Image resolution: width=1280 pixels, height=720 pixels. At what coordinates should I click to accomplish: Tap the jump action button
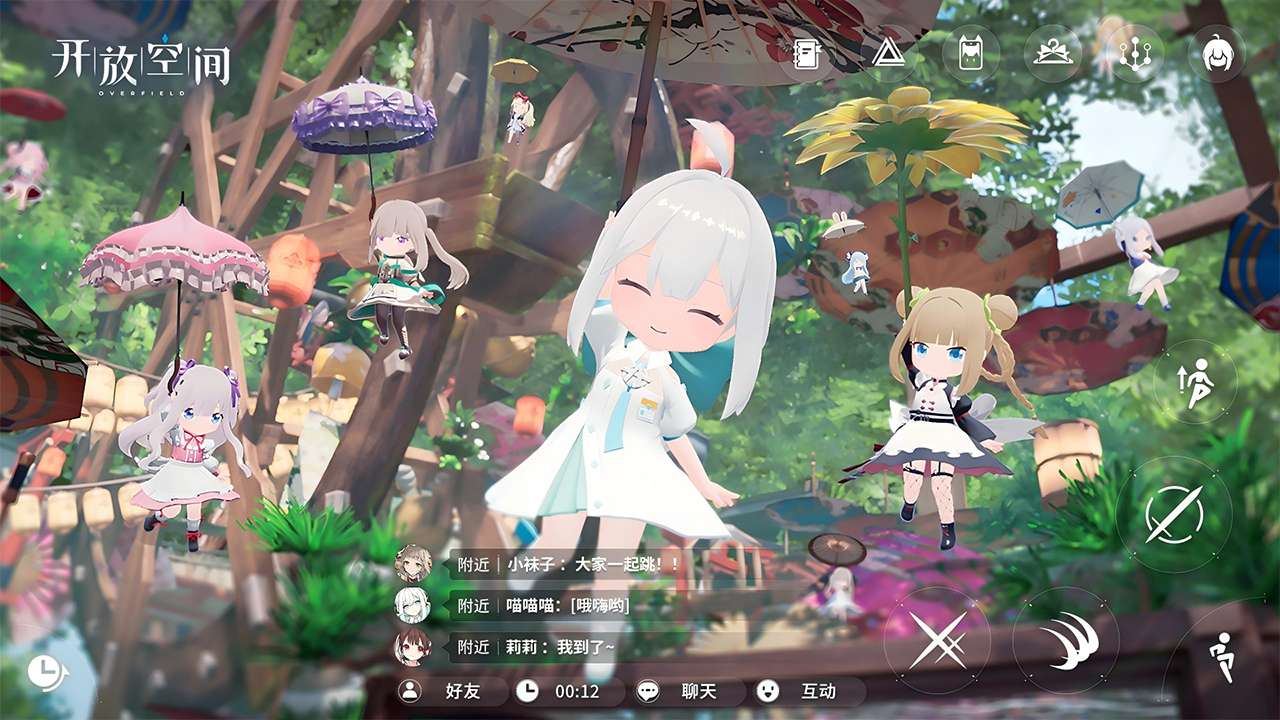1195,382
